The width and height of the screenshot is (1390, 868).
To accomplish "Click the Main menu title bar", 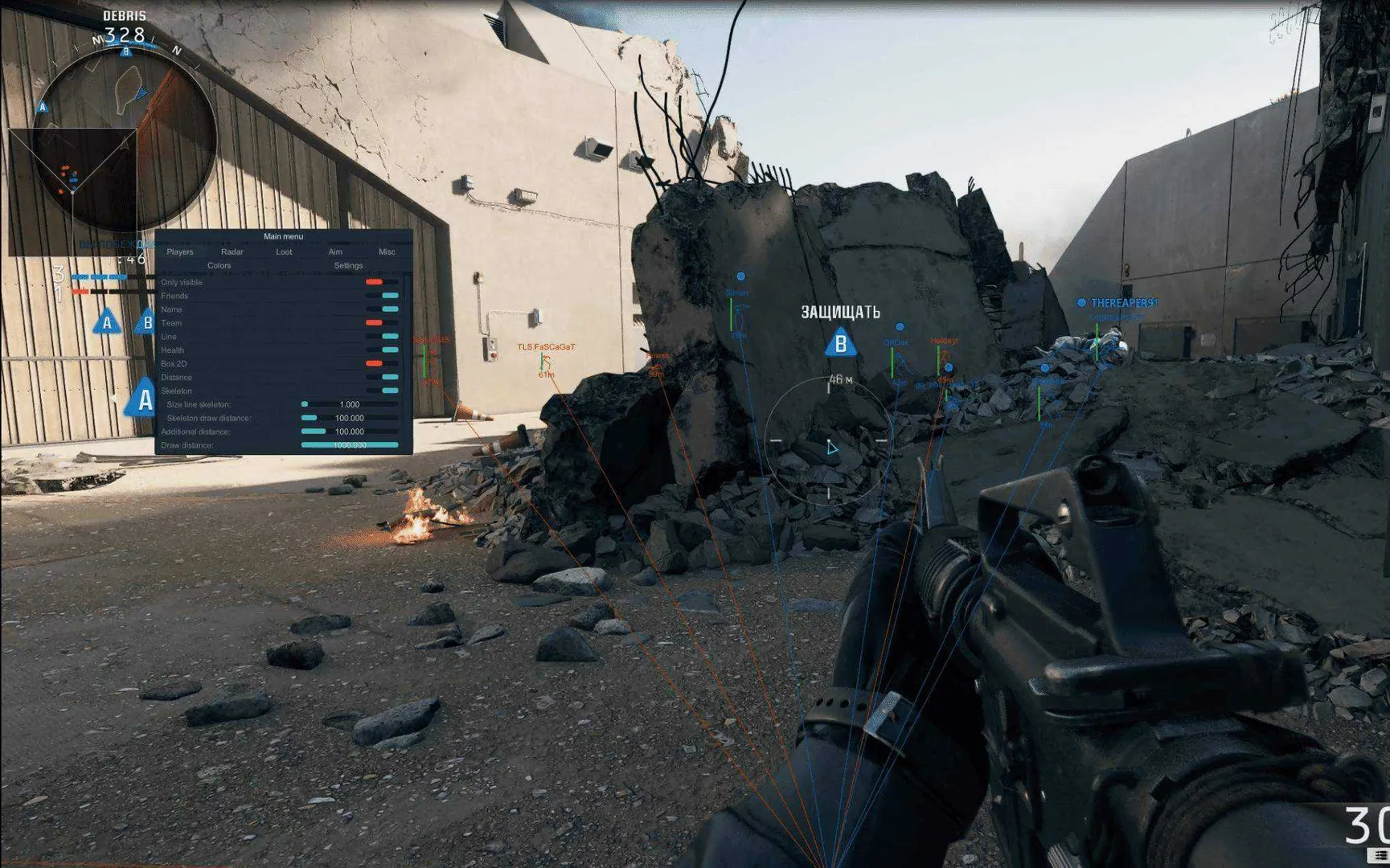I will coord(284,235).
